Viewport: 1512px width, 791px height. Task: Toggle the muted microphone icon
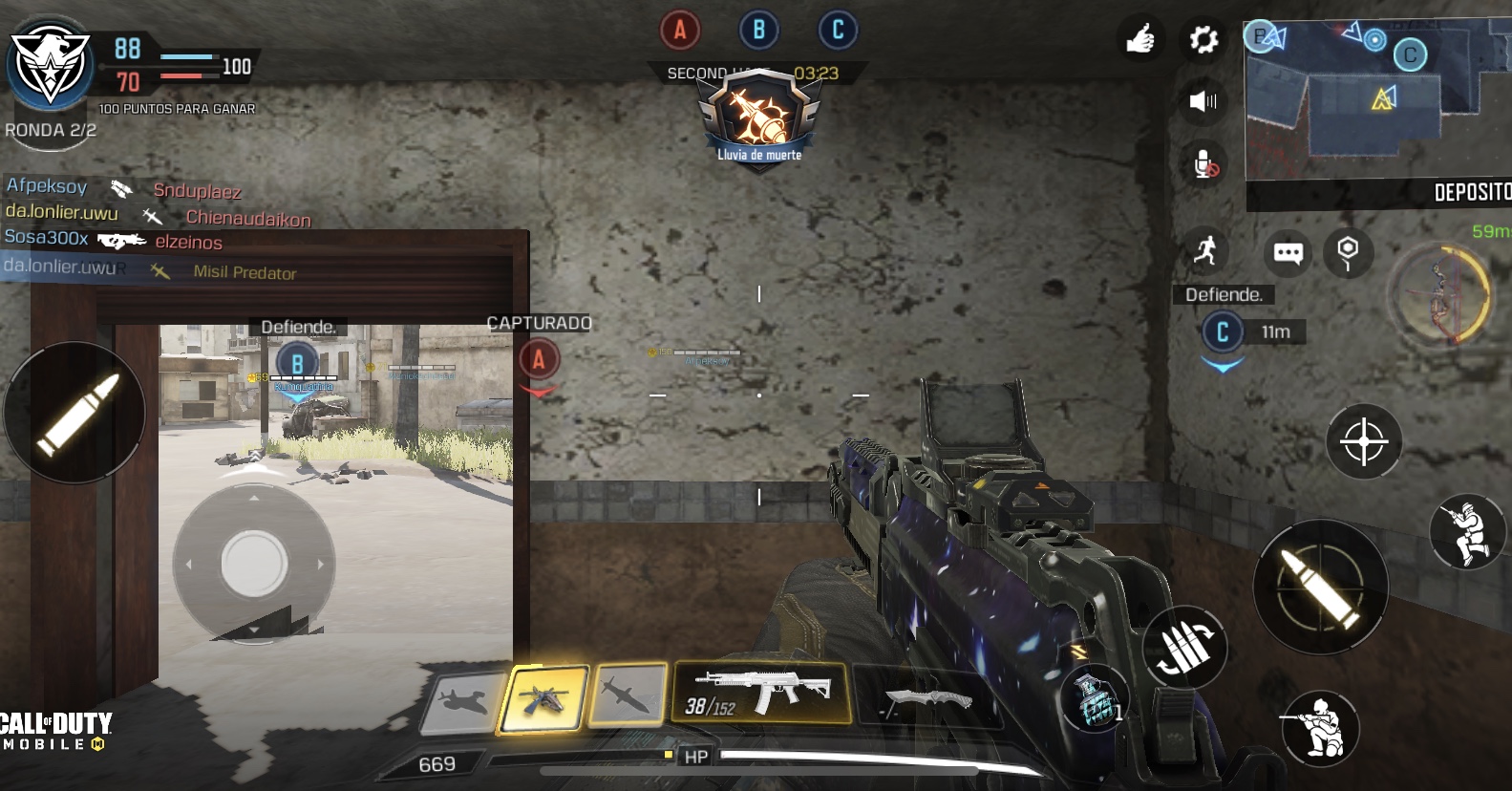point(1205,165)
